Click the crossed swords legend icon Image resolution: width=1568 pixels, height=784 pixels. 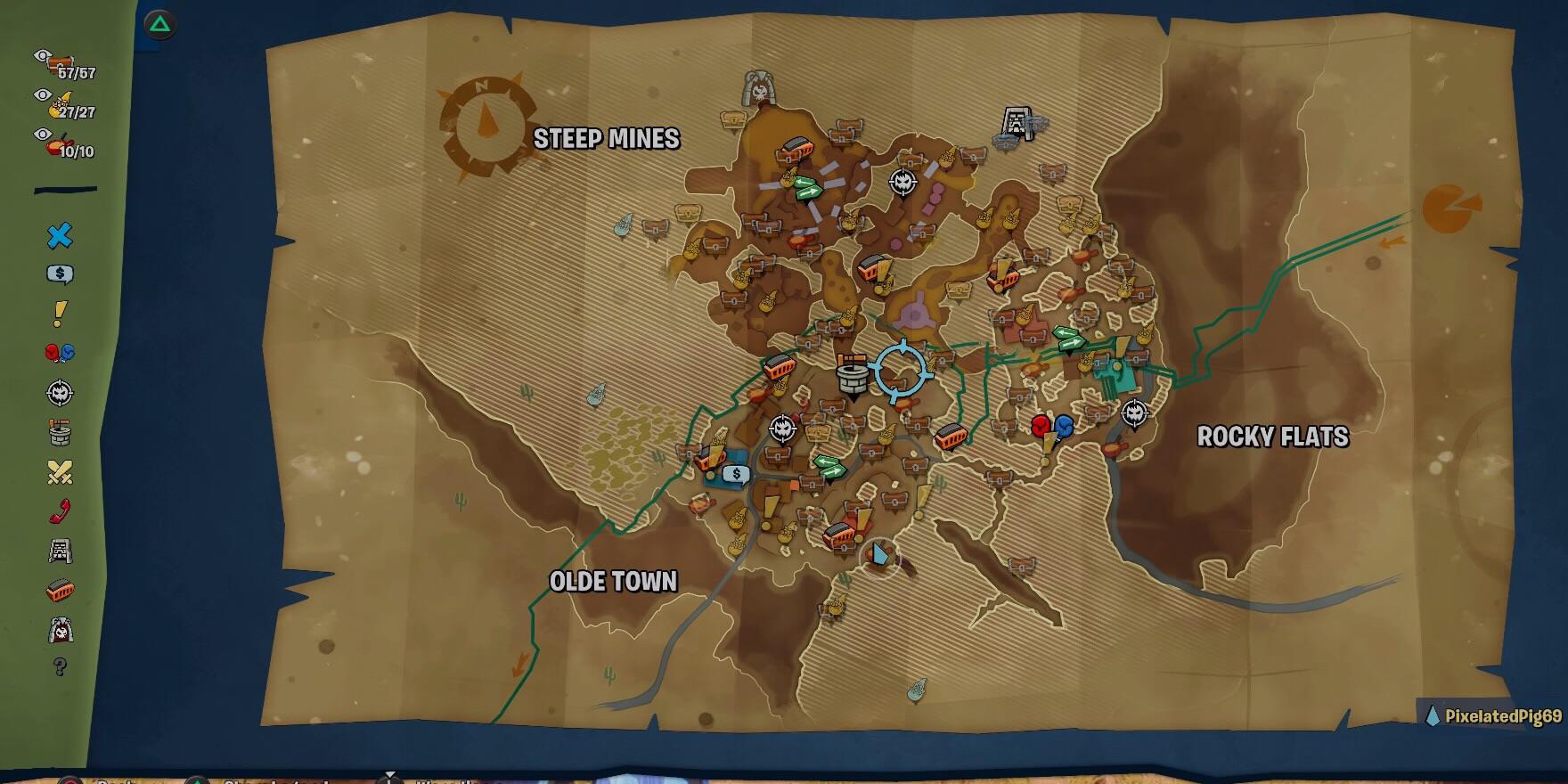(59, 472)
